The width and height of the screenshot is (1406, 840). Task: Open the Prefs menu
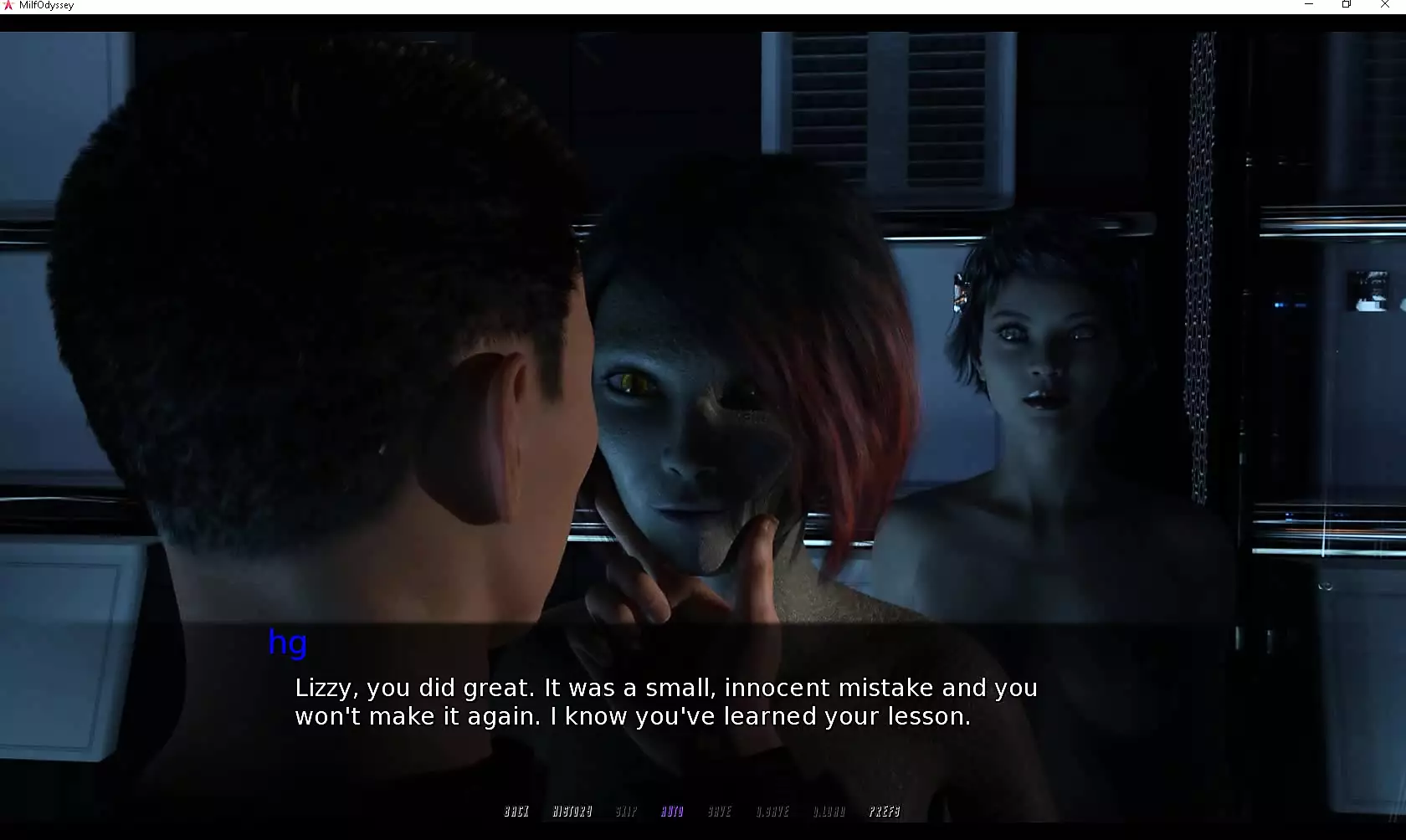coord(885,812)
